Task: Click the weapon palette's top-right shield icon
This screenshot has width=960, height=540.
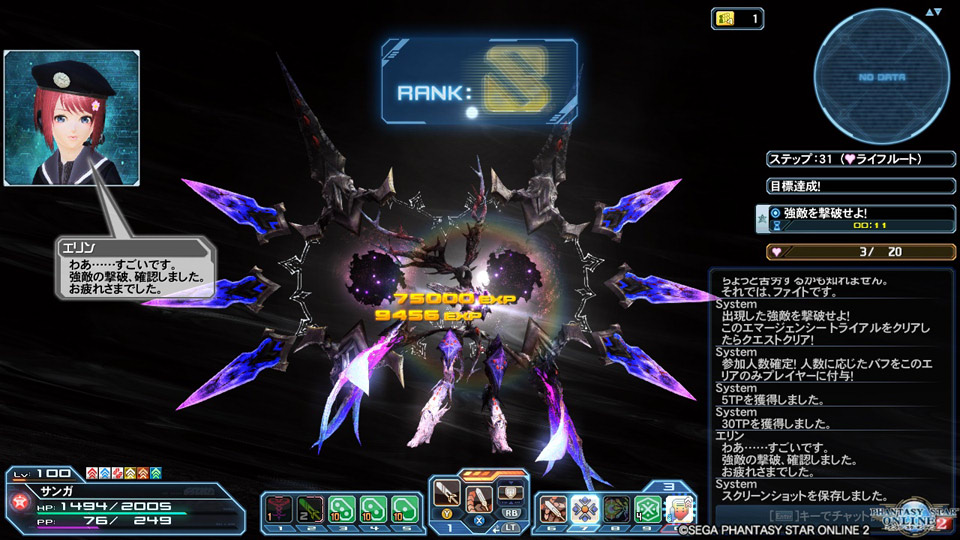Action: click(x=509, y=491)
